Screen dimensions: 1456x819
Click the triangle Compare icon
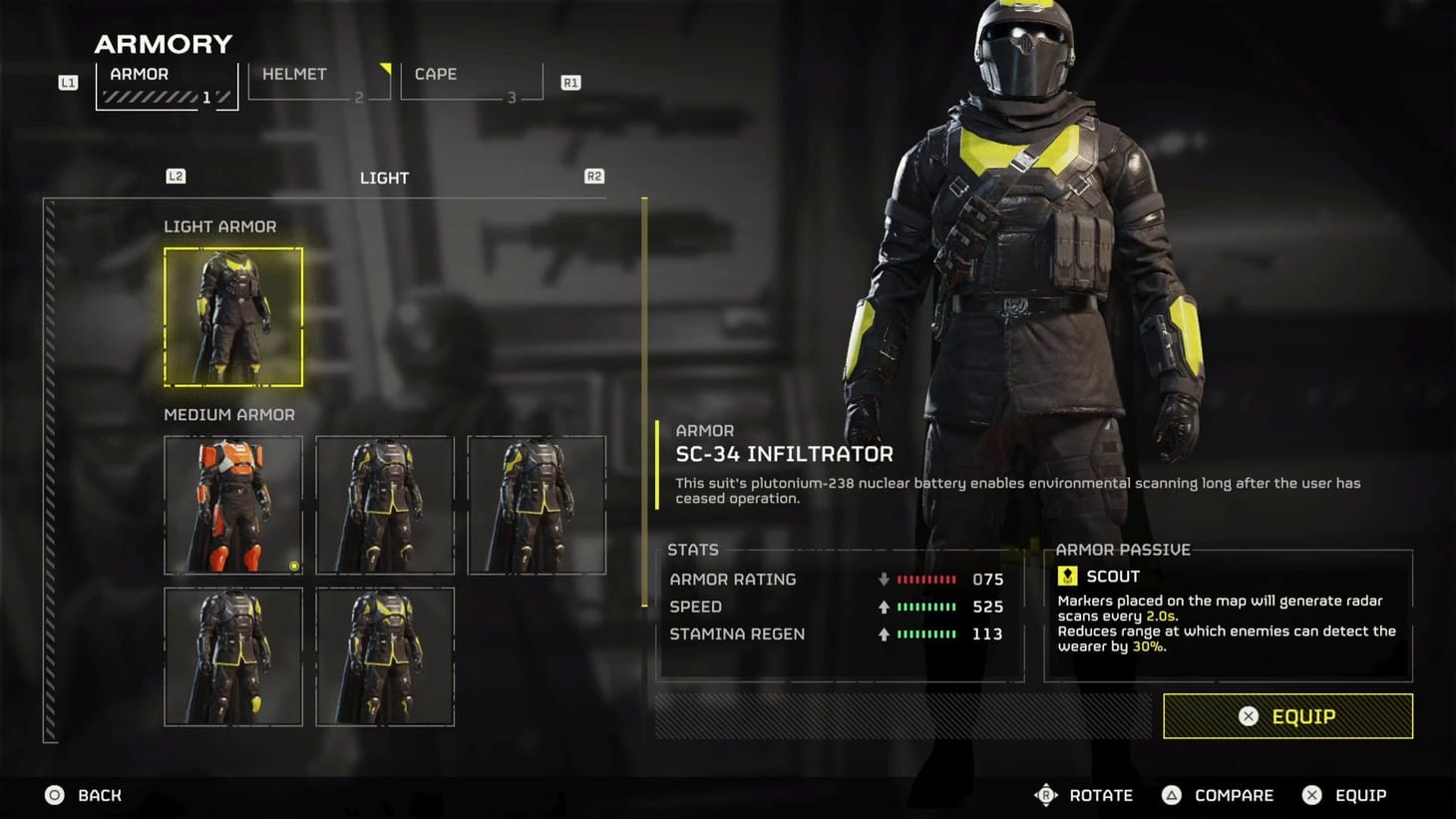pos(1170,795)
